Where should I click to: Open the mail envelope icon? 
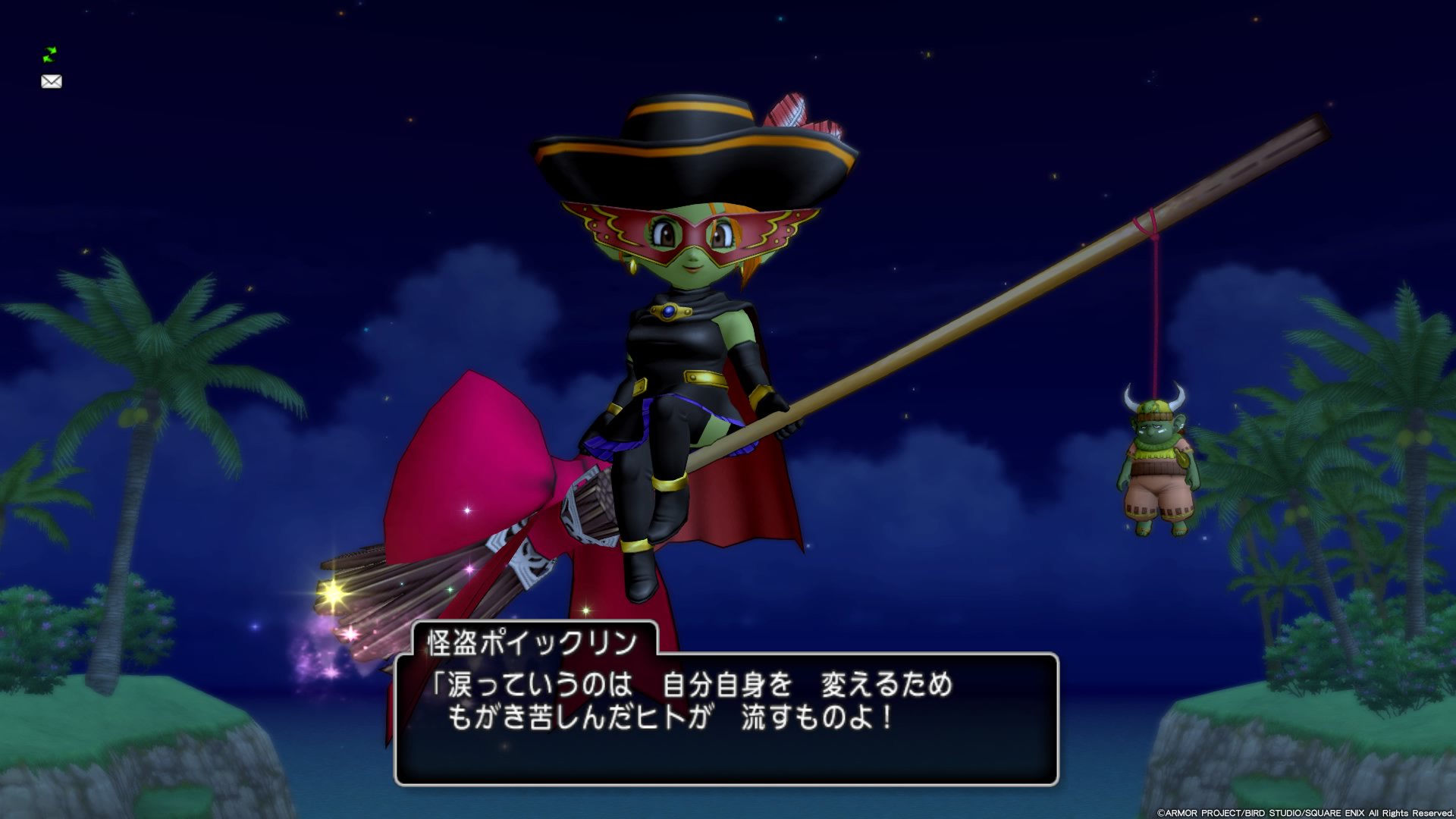click(52, 81)
